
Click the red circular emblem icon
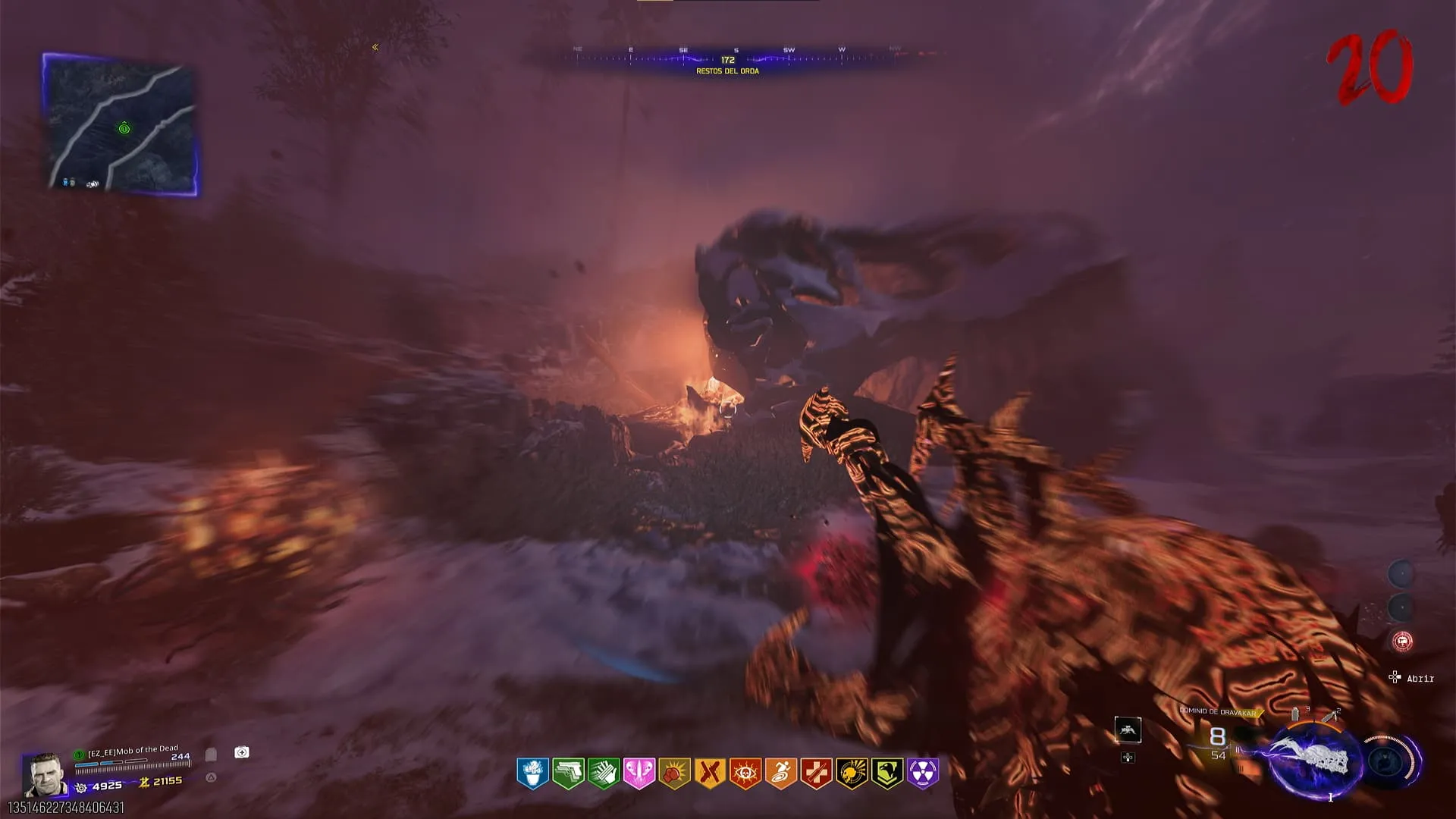coord(1402,642)
